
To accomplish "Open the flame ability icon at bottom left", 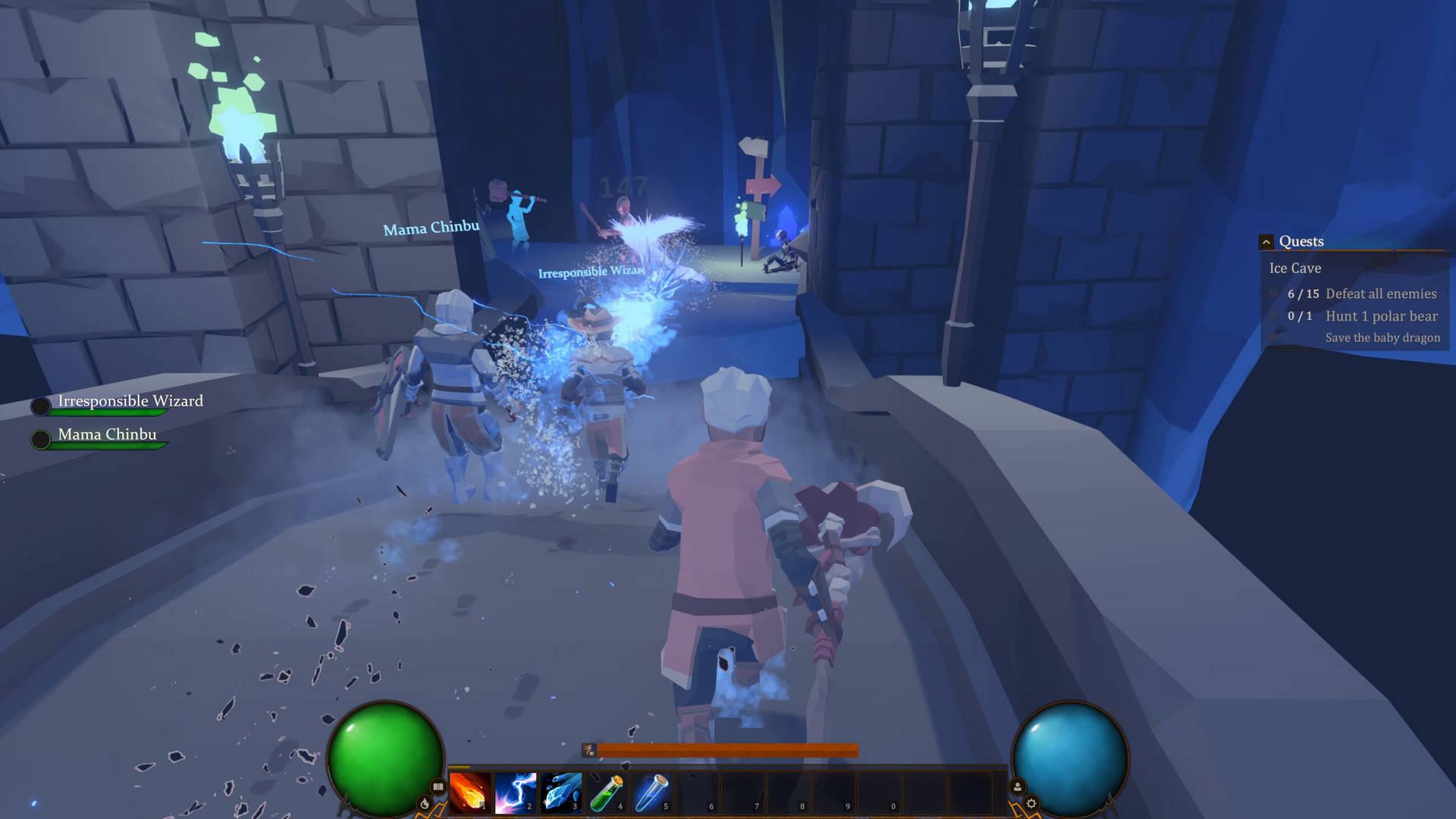I will click(x=425, y=802).
